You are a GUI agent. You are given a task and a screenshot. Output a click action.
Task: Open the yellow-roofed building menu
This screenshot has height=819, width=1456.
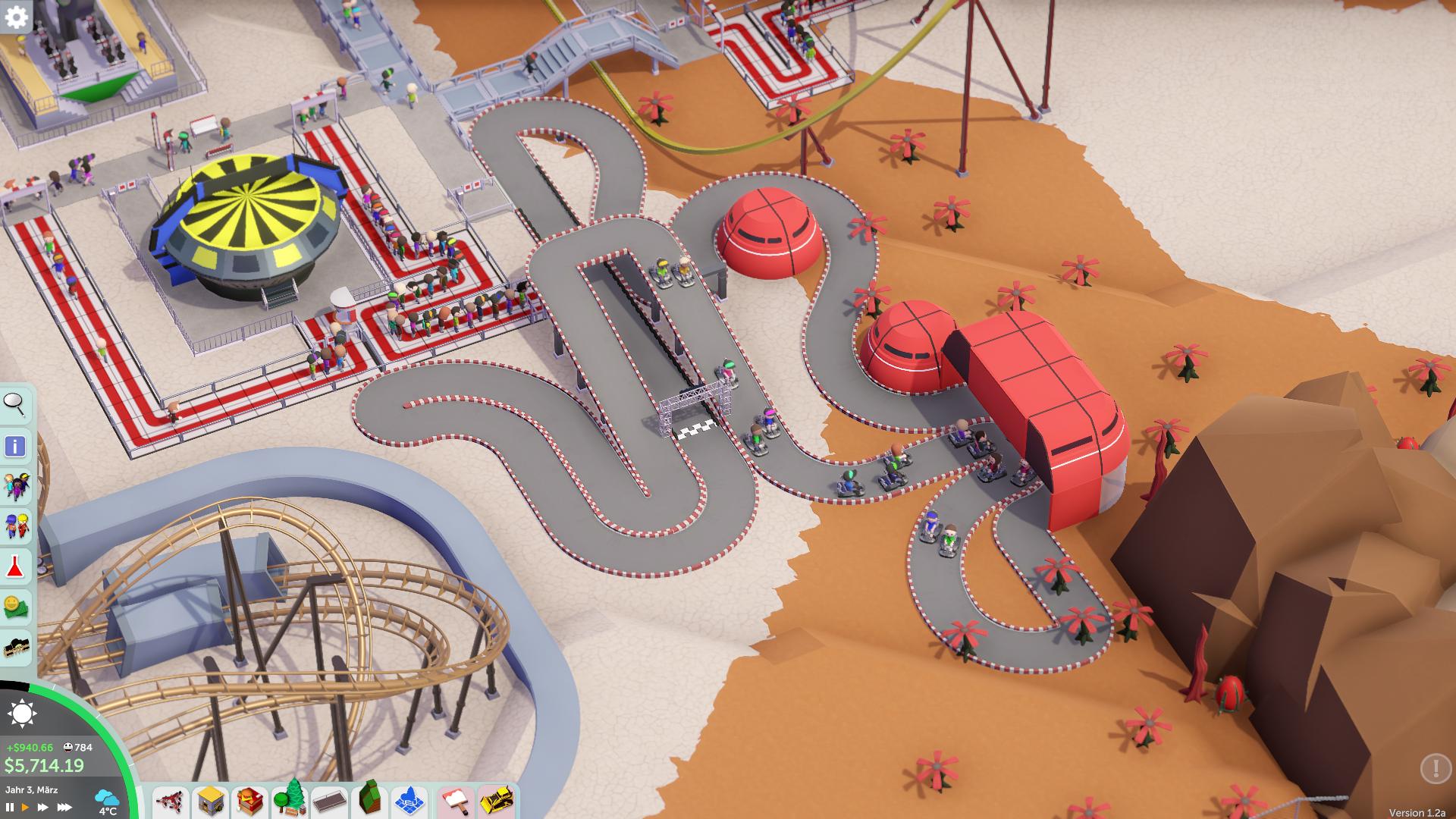(x=210, y=801)
